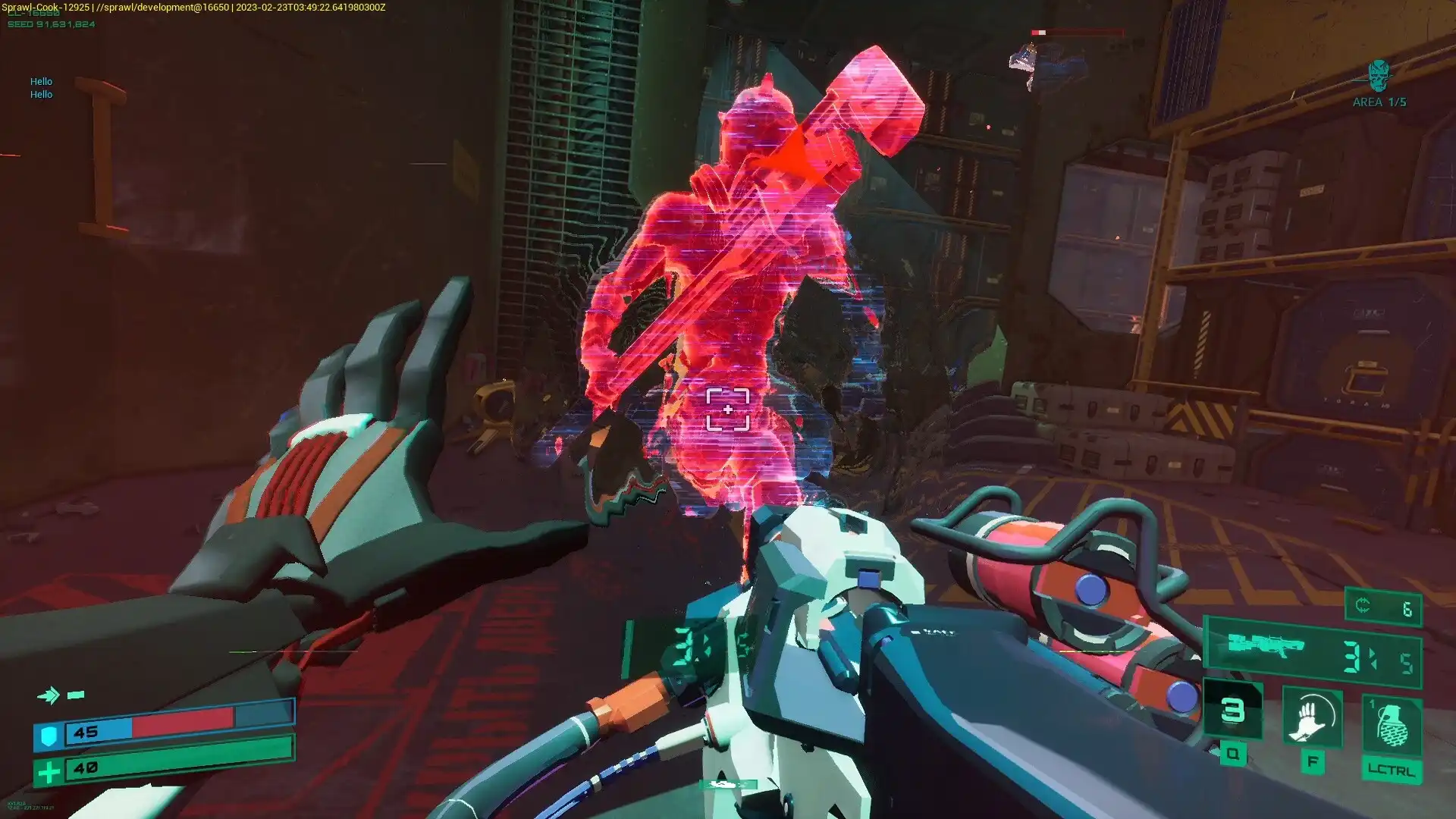The image size is (1456, 819).
Task: Click the skull area progress icon
Action: pos(1379,76)
